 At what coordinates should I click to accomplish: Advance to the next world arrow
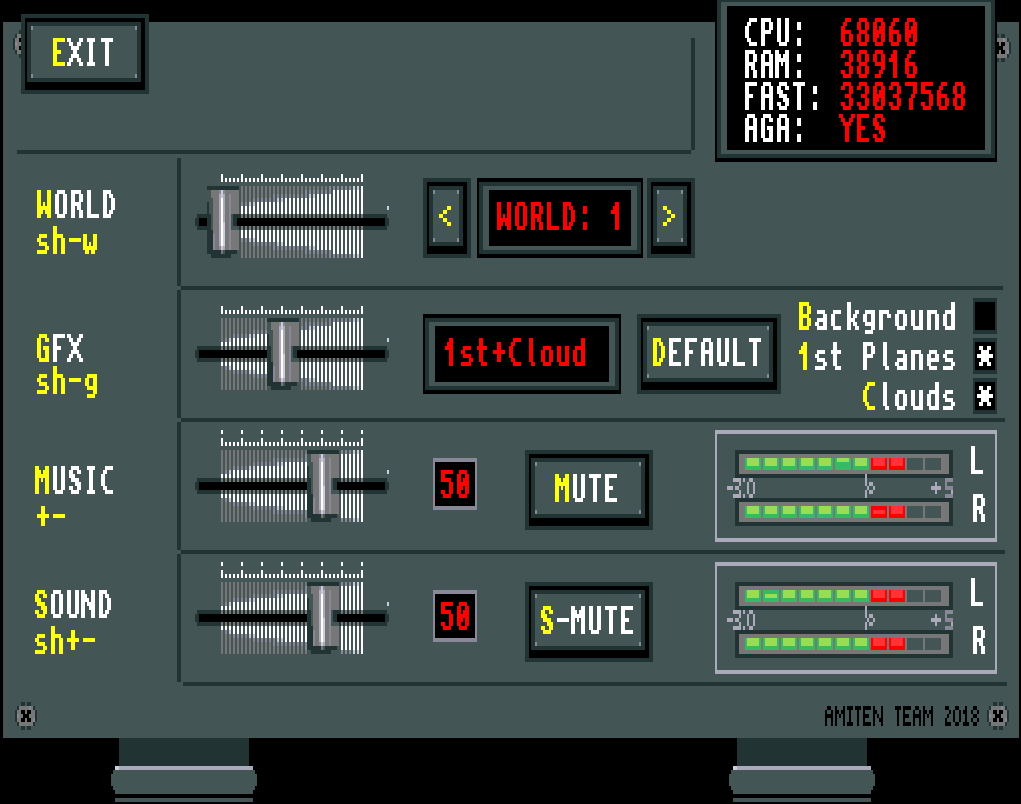click(670, 217)
